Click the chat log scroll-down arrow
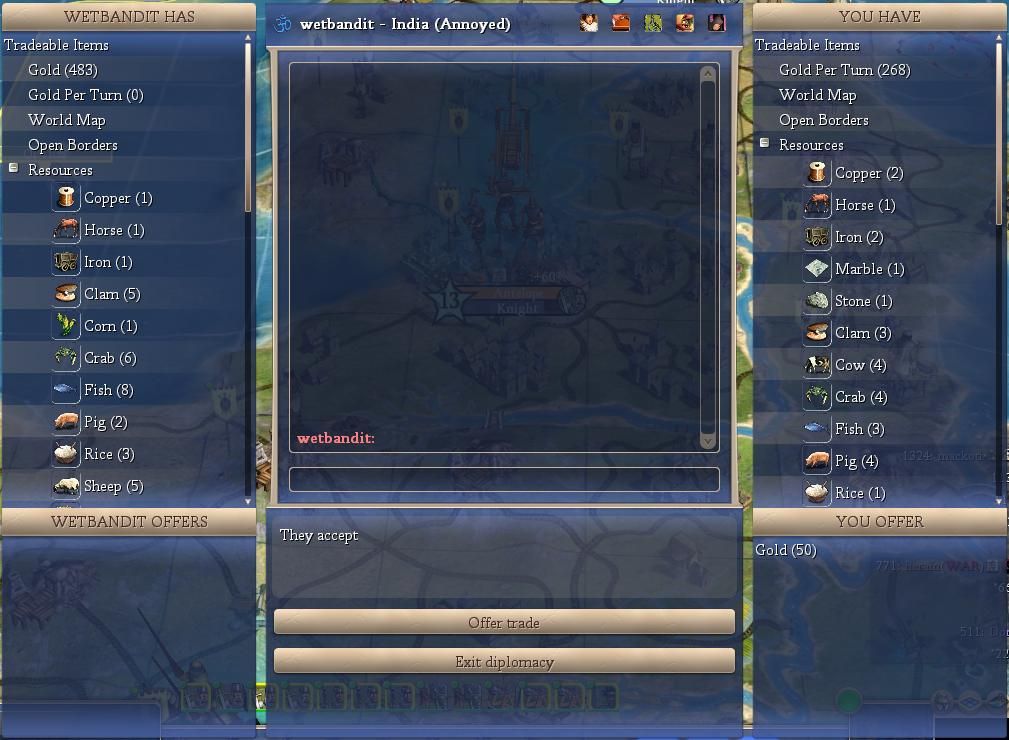 (x=709, y=441)
